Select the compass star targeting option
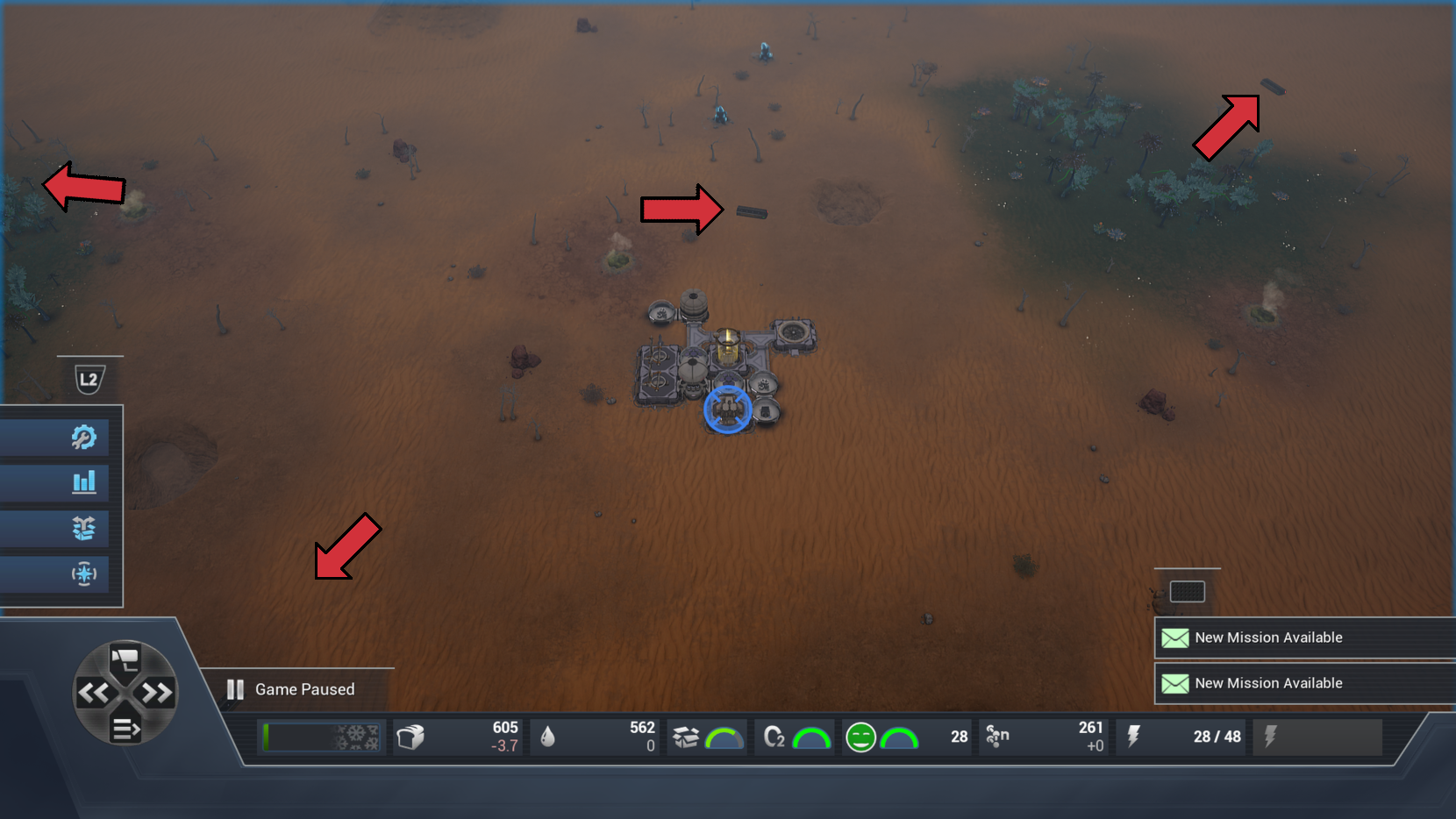The width and height of the screenshot is (1456, 819). 83,574
